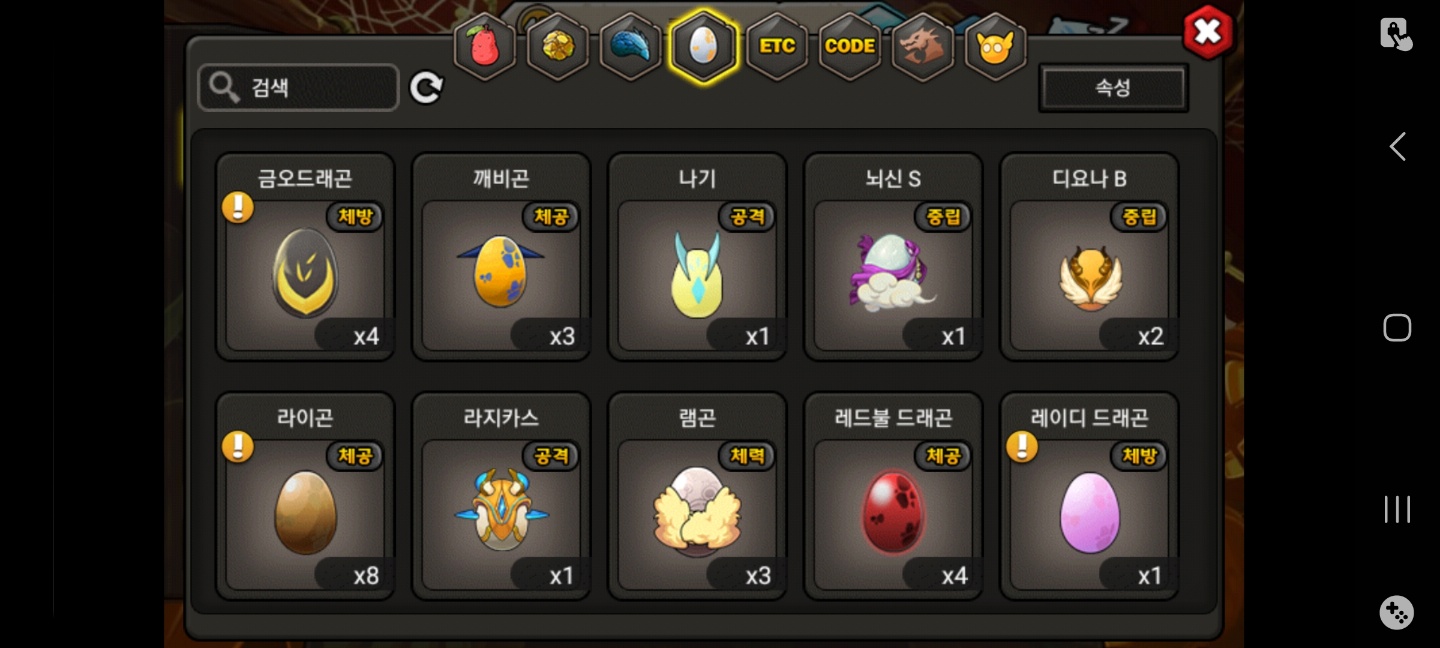This screenshot has width=1440, height=648.
Task: Choose the 깨비곤 egg slot
Action: (501, 272)
